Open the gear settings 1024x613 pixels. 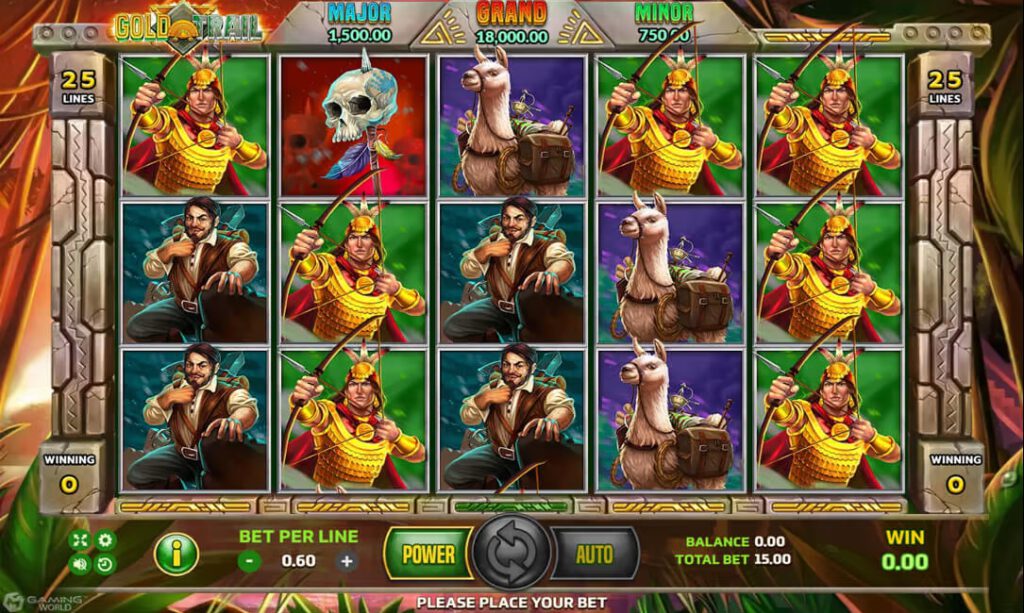105,541
